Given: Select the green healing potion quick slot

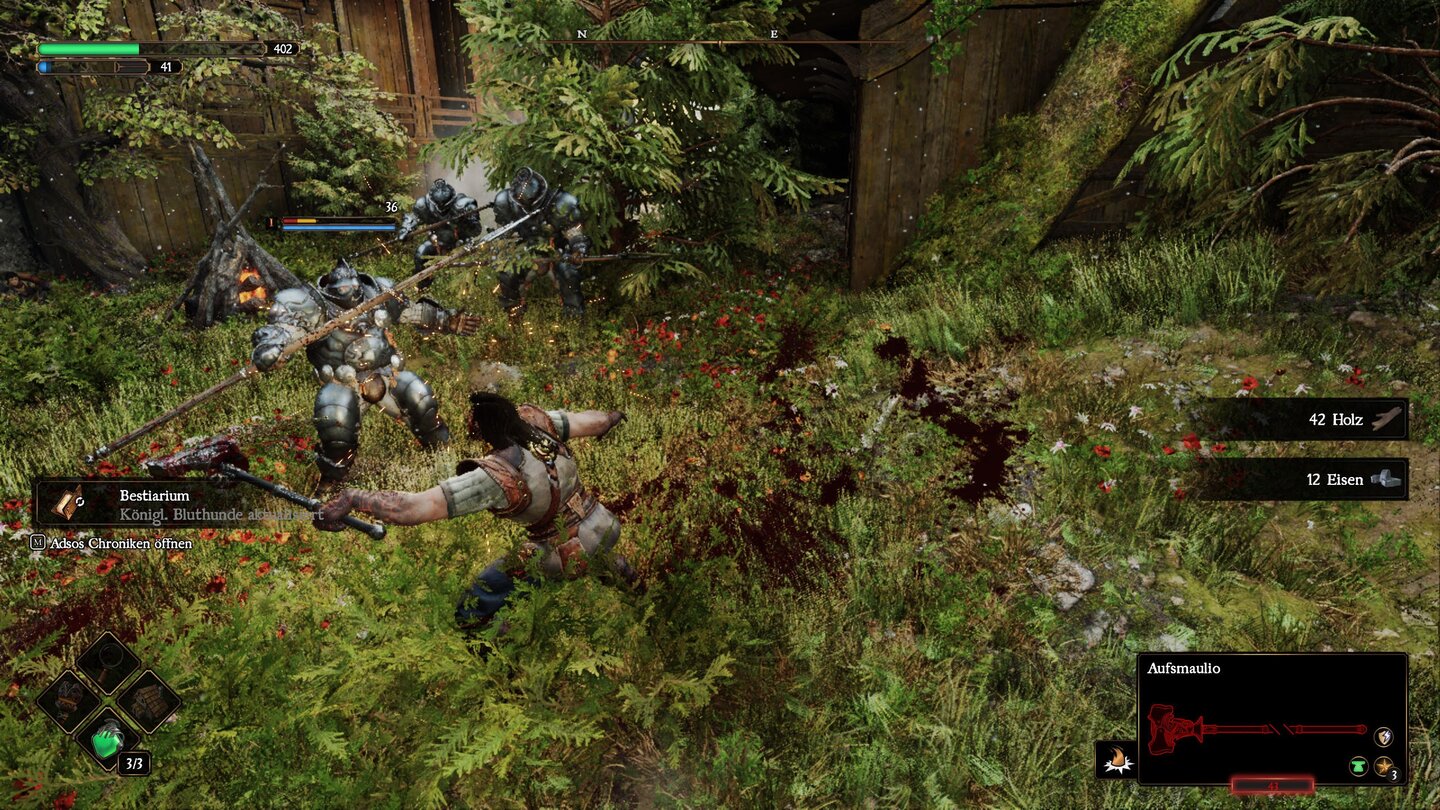Looking at the screenshot, I should click(x=108, y=741).
